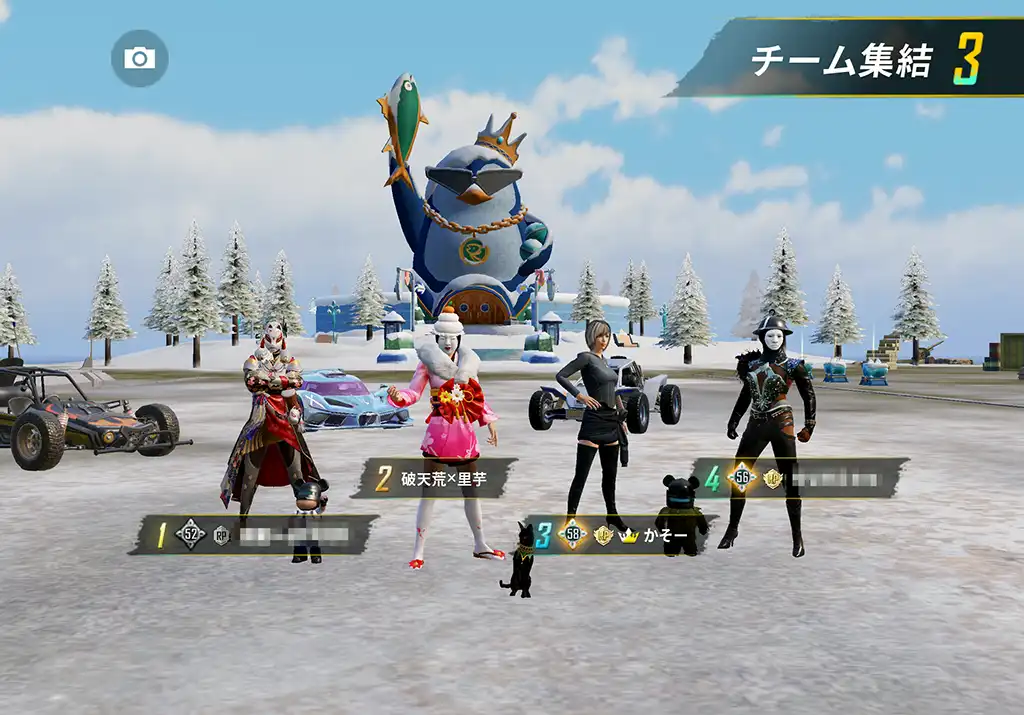Image resolution: width=1024 pixels, height=715 pixels.
Task: Tap the camera screenshot icon
Action: 139,58
